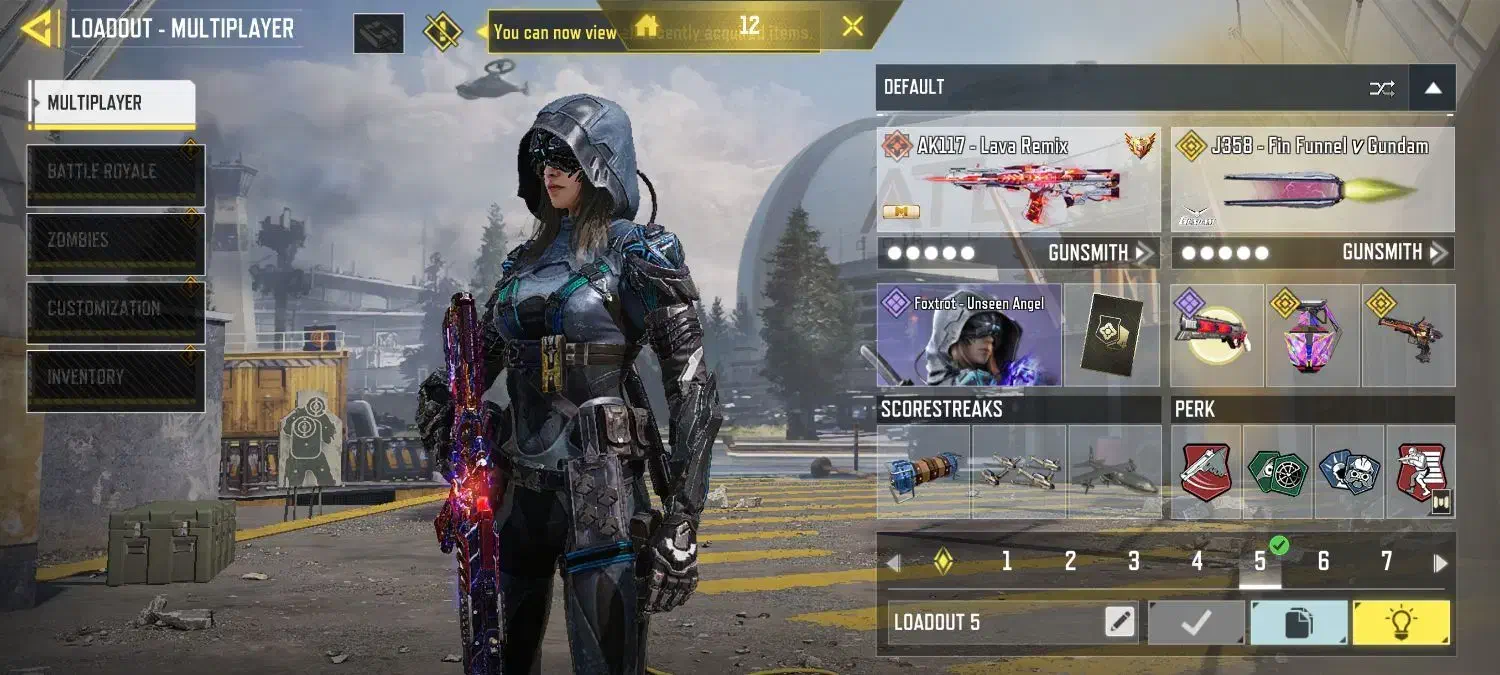This screenshot has width=1500, height=675.
Task: Rename Loadout 5 with the pencil icon
Action: pos(1120,622)
